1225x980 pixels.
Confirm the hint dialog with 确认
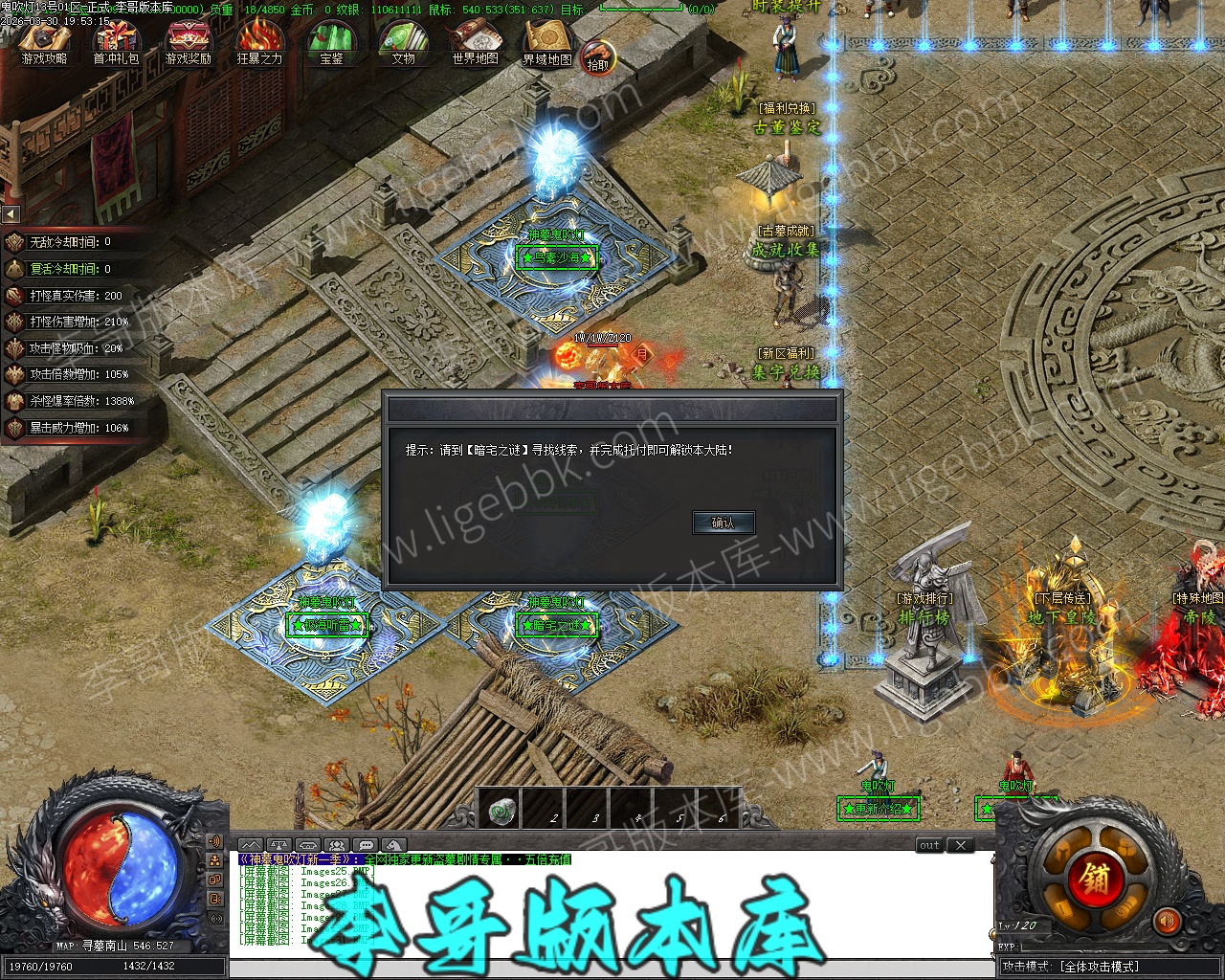click(x=724, y=523)
